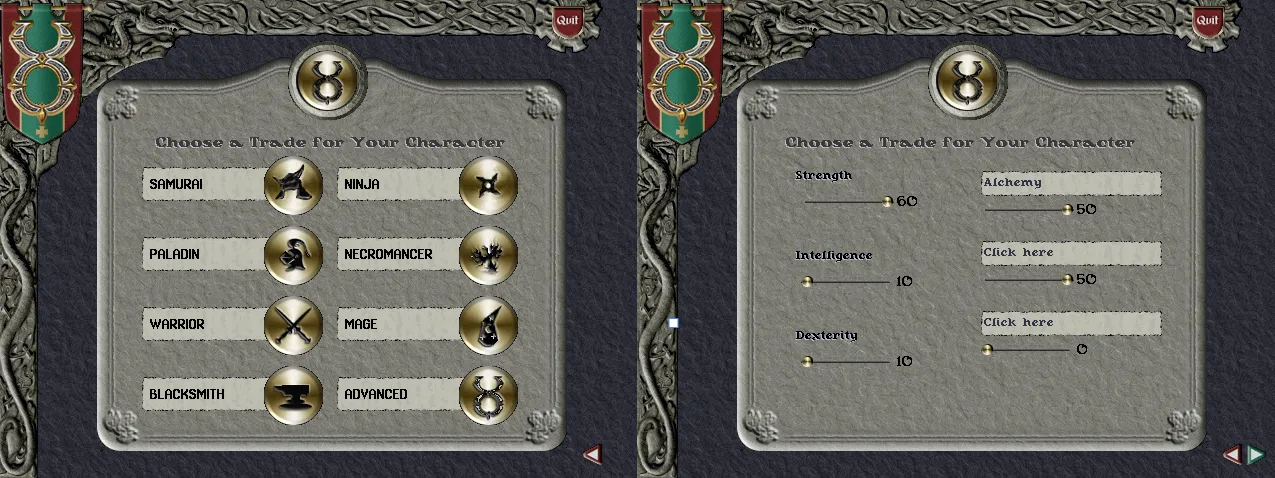
Task: Click the Alchemy skill slider handle
Action: pos(1067,209)
